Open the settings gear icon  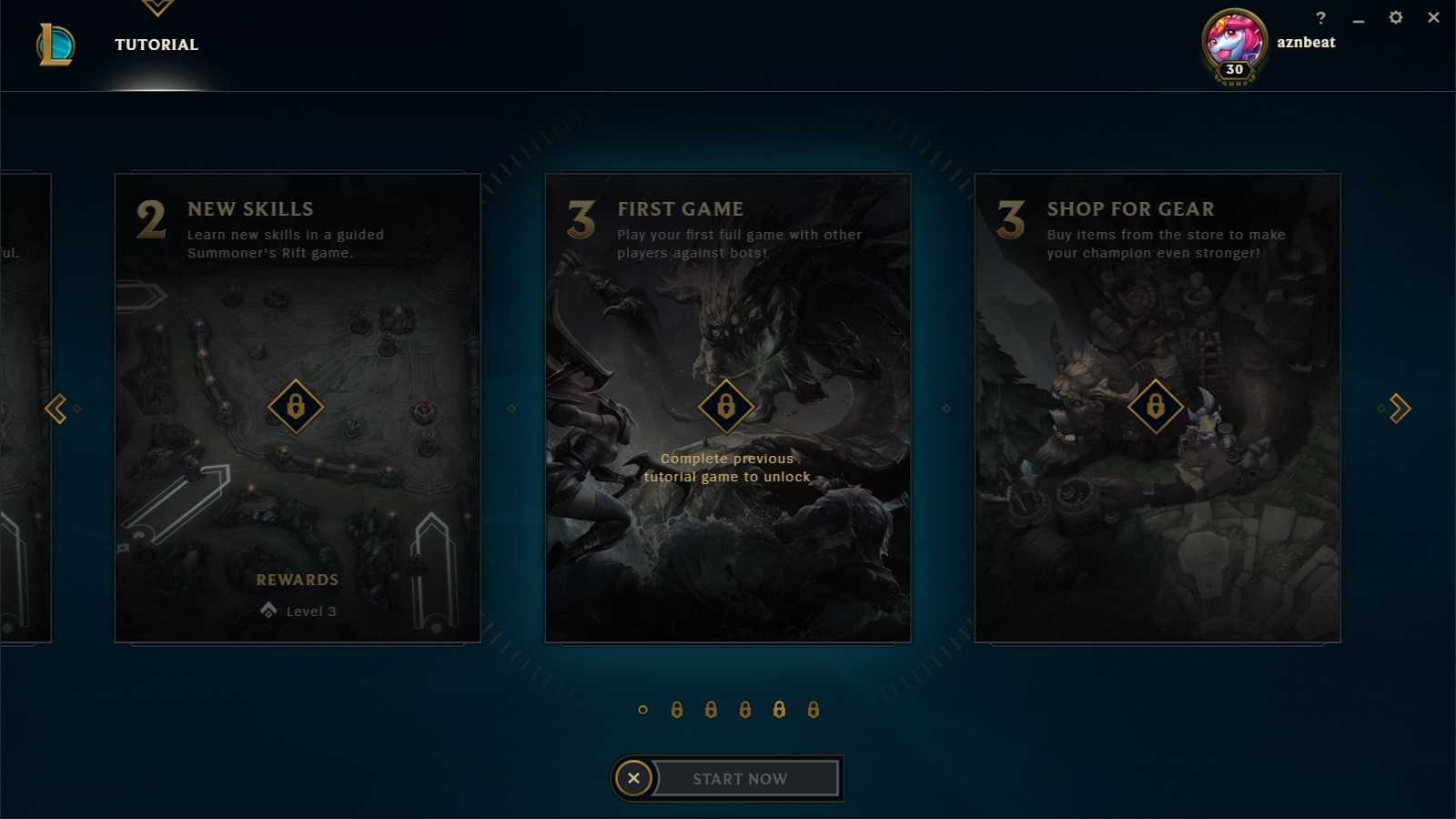point(1395,17)
